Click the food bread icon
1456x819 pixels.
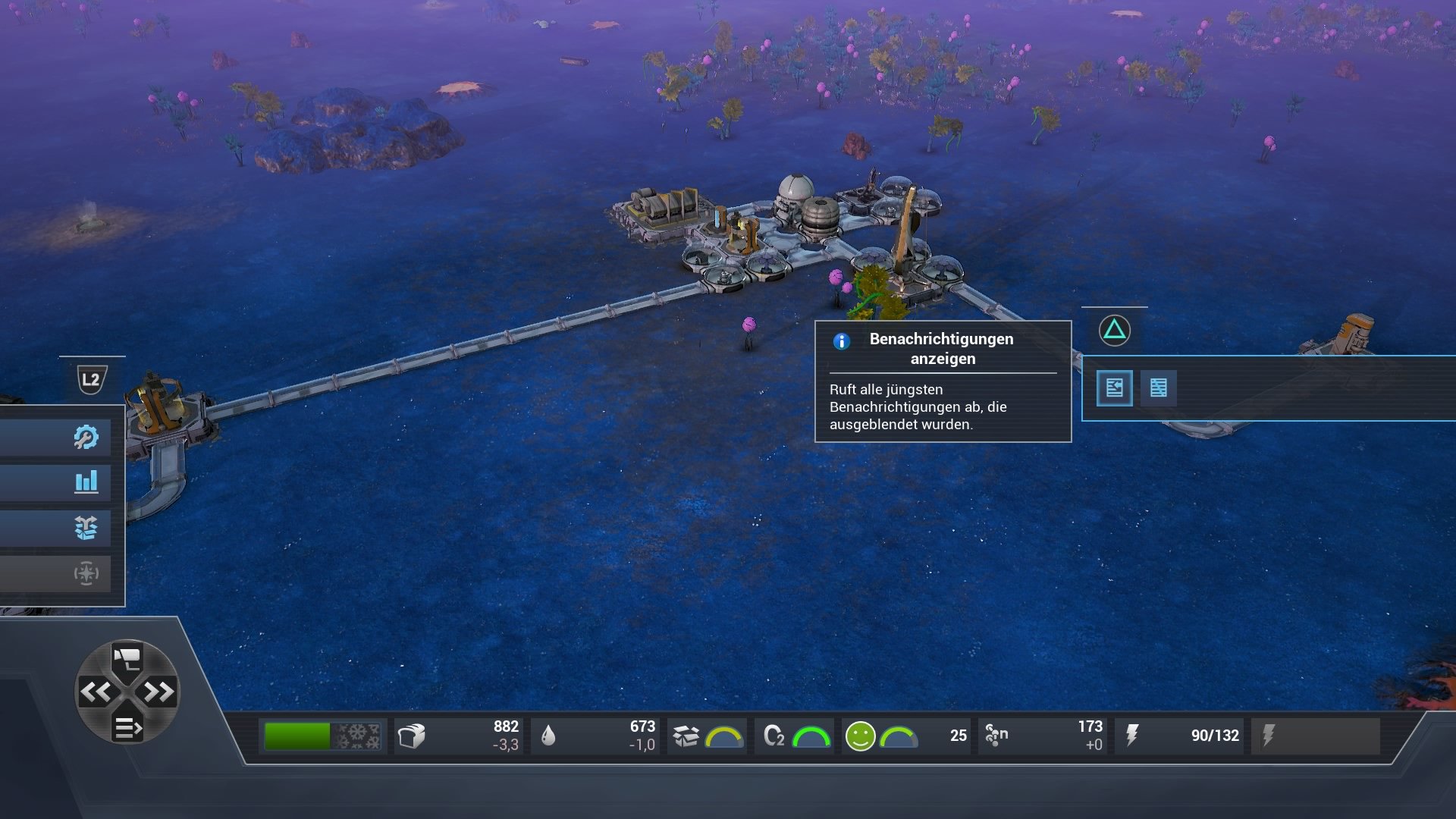(x=410, y=735)
